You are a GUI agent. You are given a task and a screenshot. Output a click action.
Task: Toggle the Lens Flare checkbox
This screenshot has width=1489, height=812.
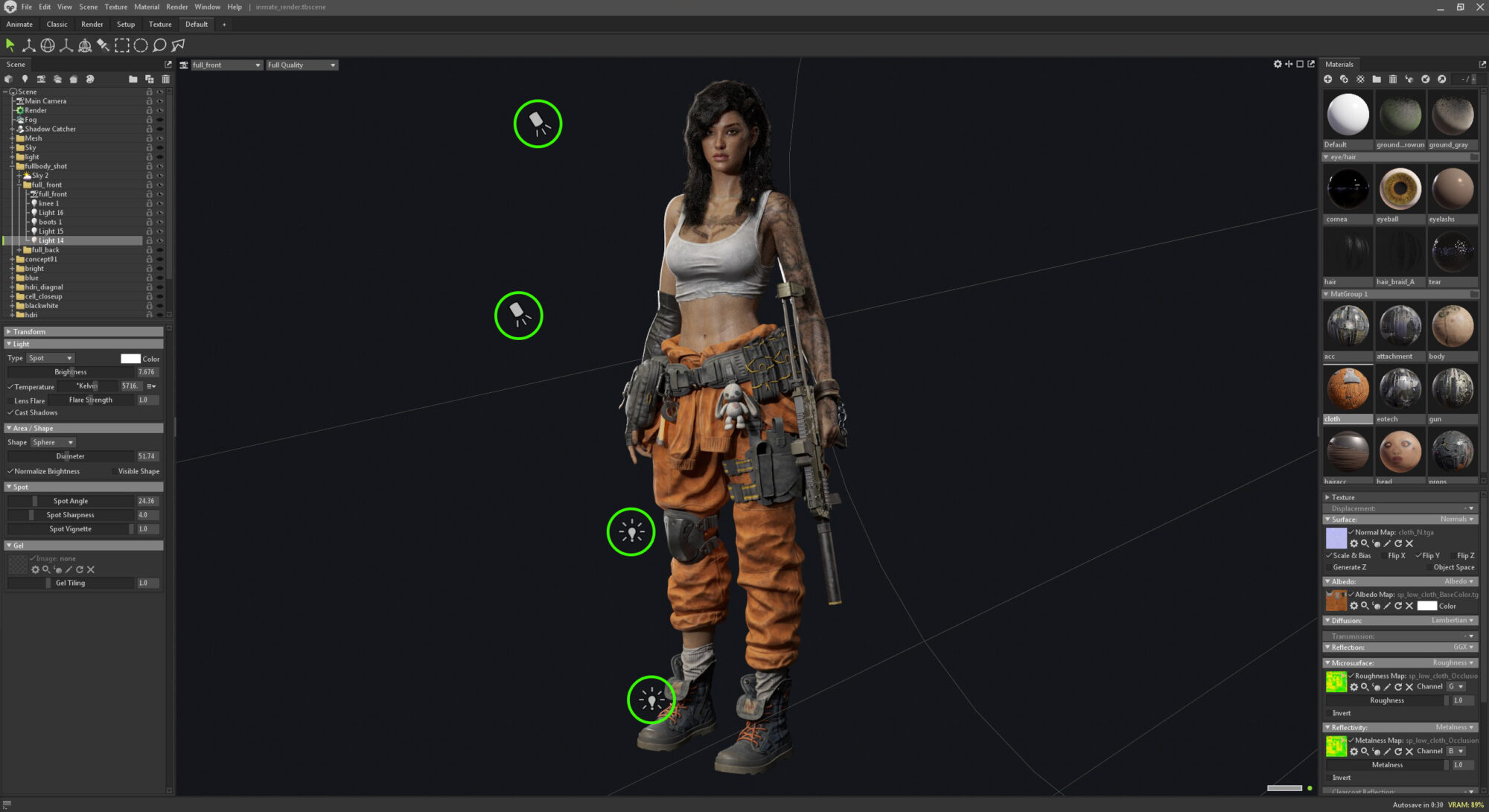click(10, 401)
